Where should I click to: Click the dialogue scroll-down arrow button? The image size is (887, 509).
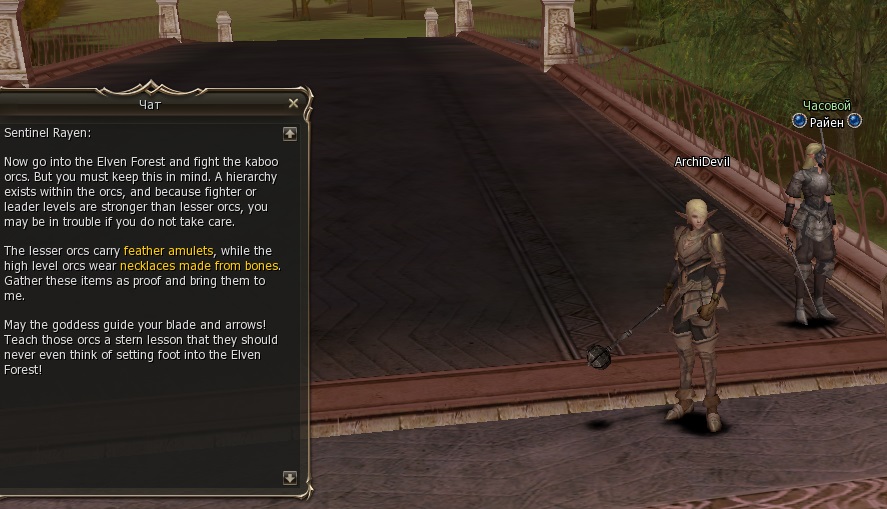point(290,478)
